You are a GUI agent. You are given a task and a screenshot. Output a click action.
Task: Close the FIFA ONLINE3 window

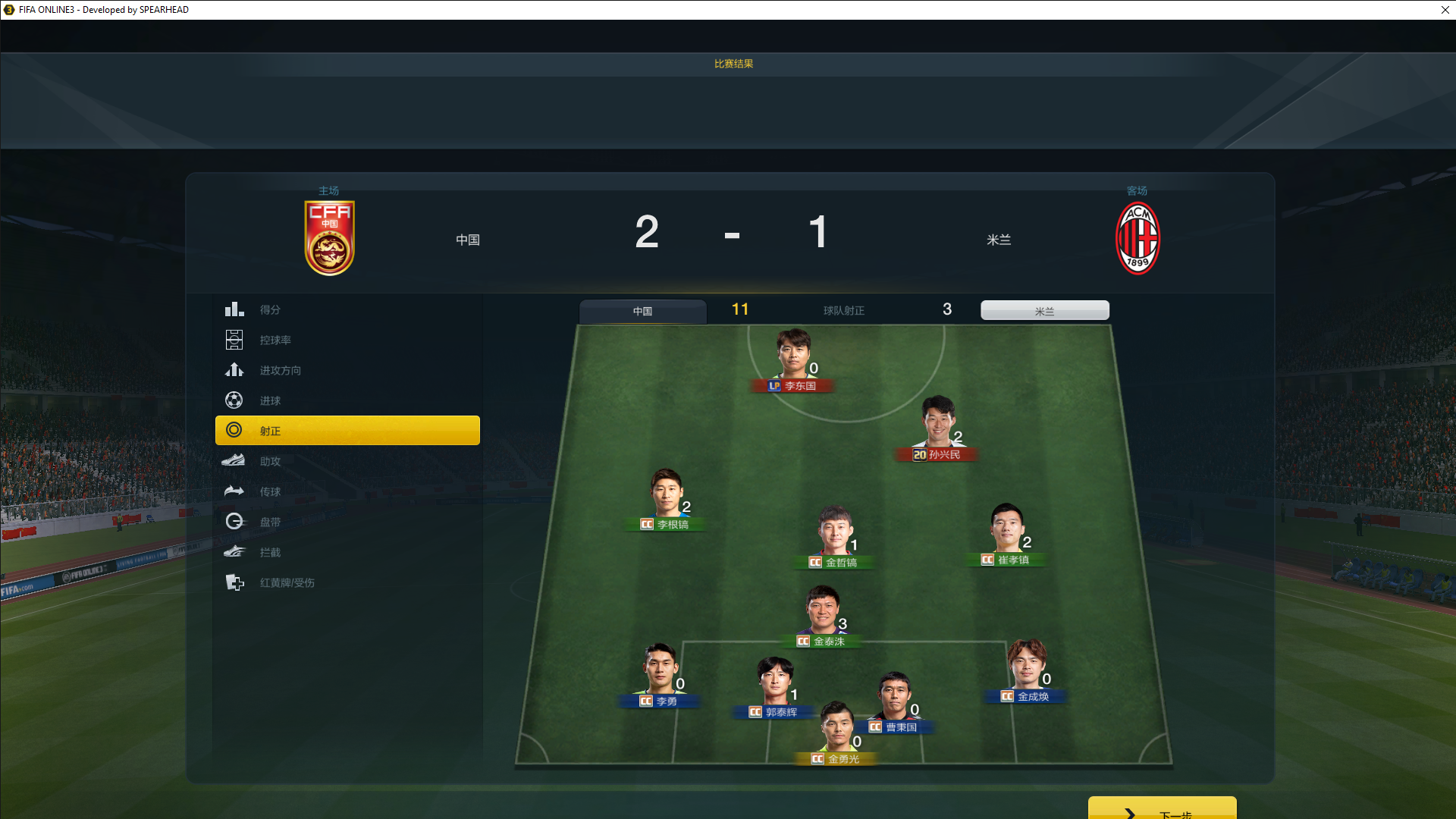1445,10
